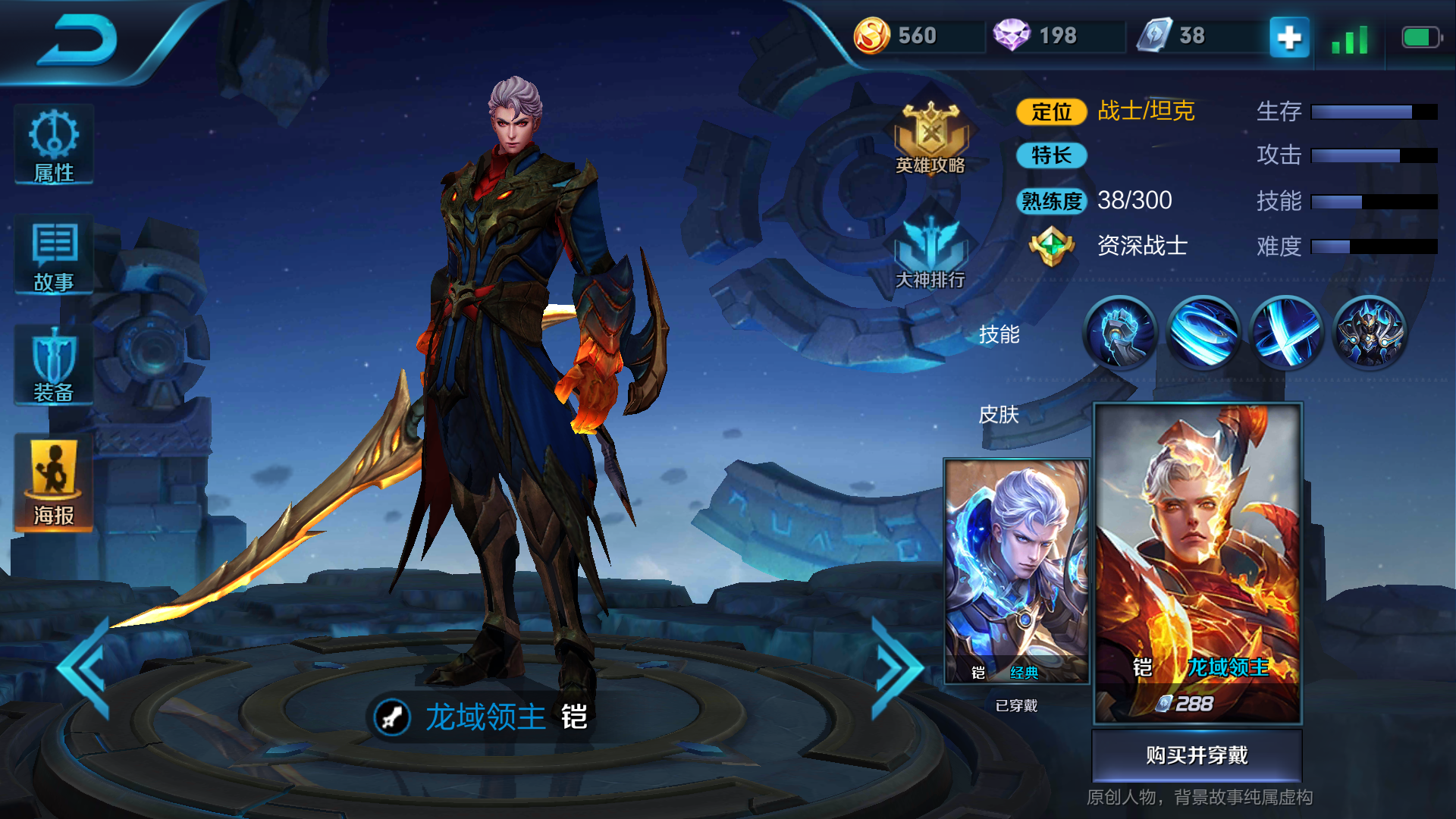Go to previous hero with left arrow
The width and height of the screenshot is (1456, 819).
point(83,664)
